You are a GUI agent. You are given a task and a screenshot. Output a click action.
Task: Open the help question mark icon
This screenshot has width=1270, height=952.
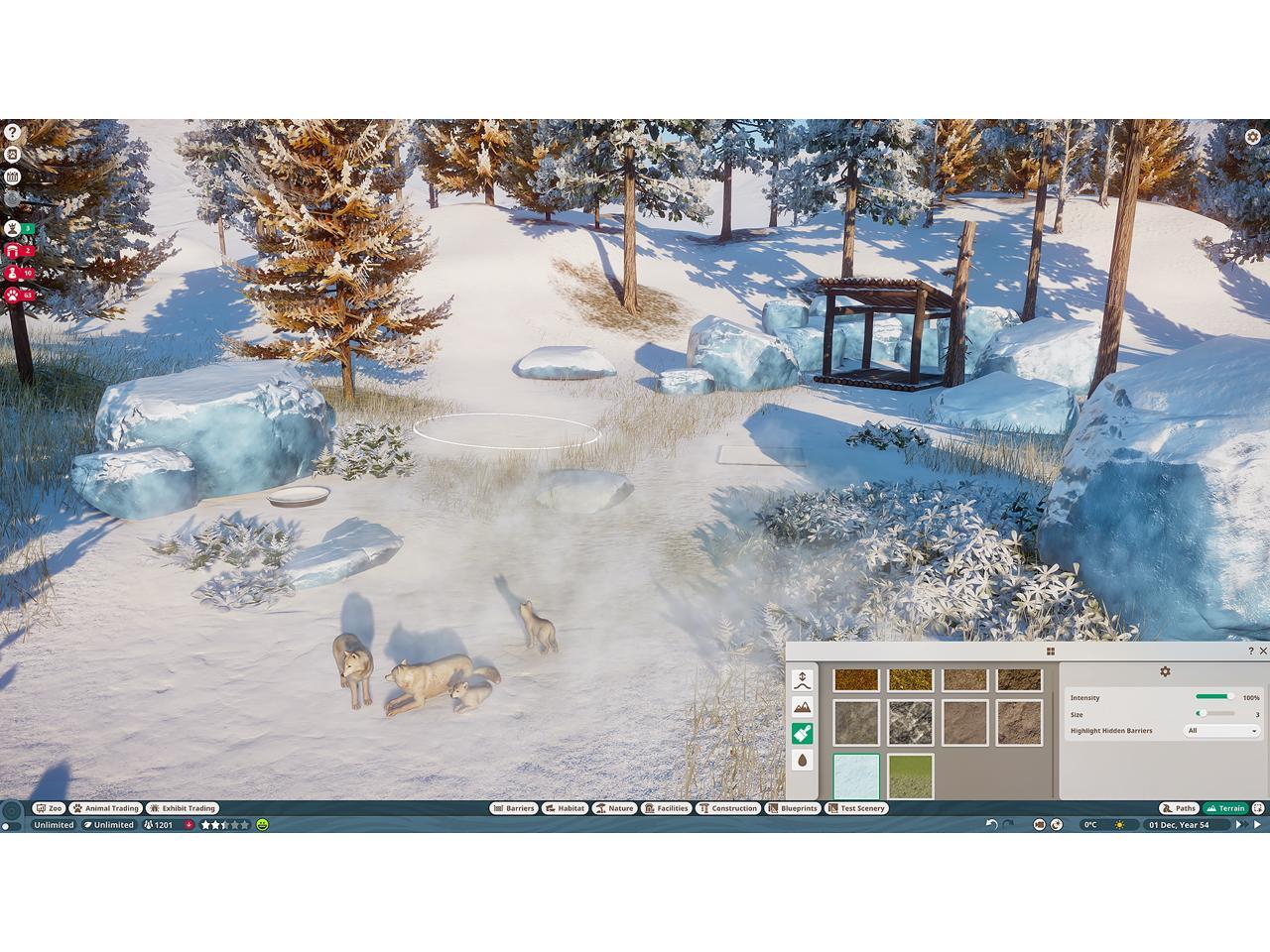click(12, 132)
